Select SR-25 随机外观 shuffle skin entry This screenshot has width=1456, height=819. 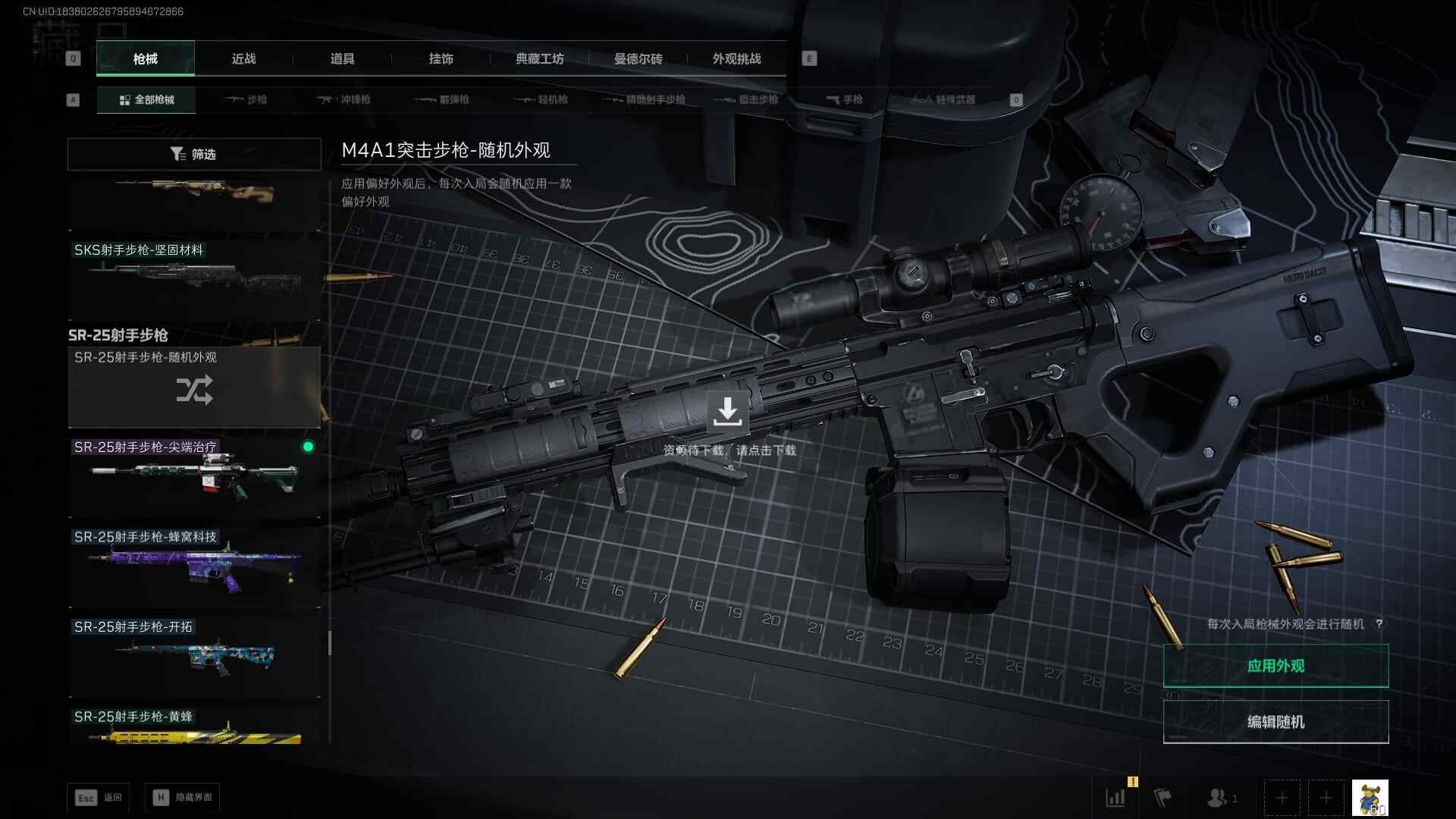194,388
